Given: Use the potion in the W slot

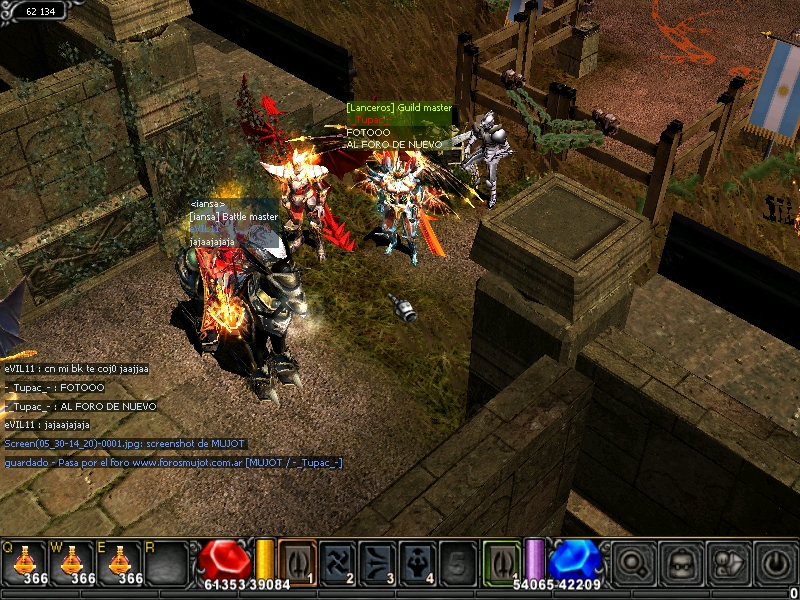Looking at the screenshot, I should (72, 561).
